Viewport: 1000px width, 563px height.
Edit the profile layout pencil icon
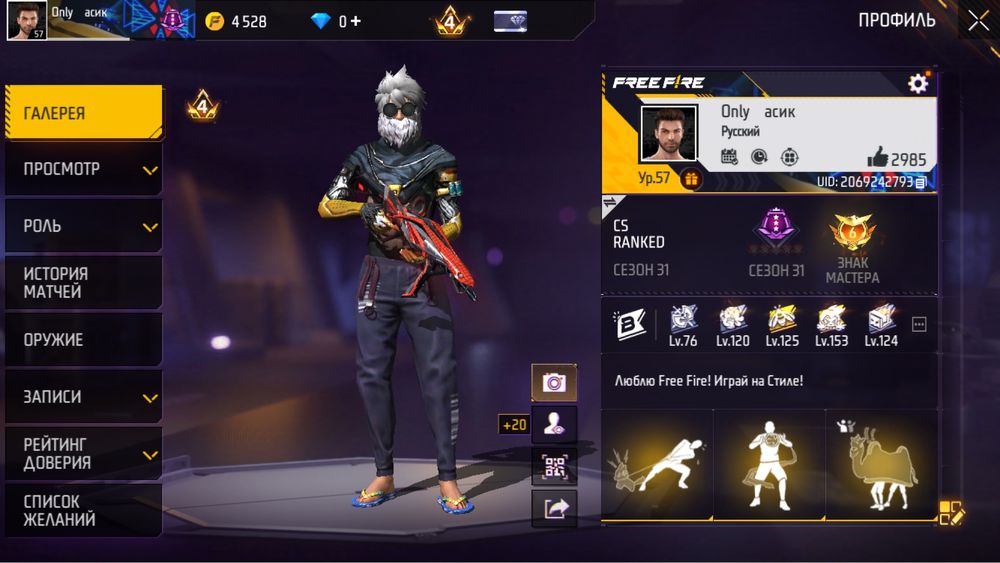[x=951, y=513]
